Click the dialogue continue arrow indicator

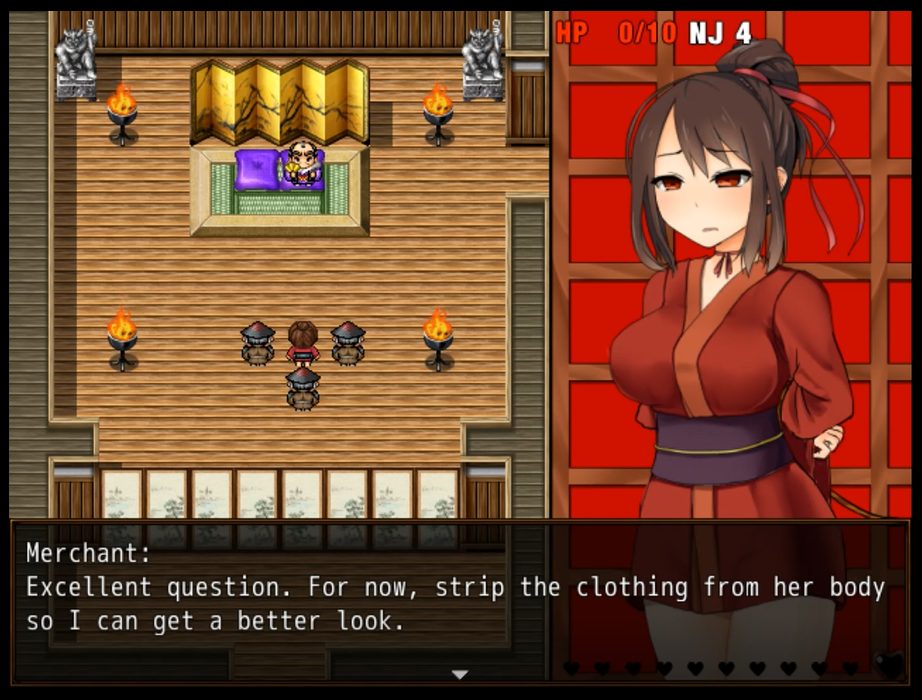coord(460,675)
